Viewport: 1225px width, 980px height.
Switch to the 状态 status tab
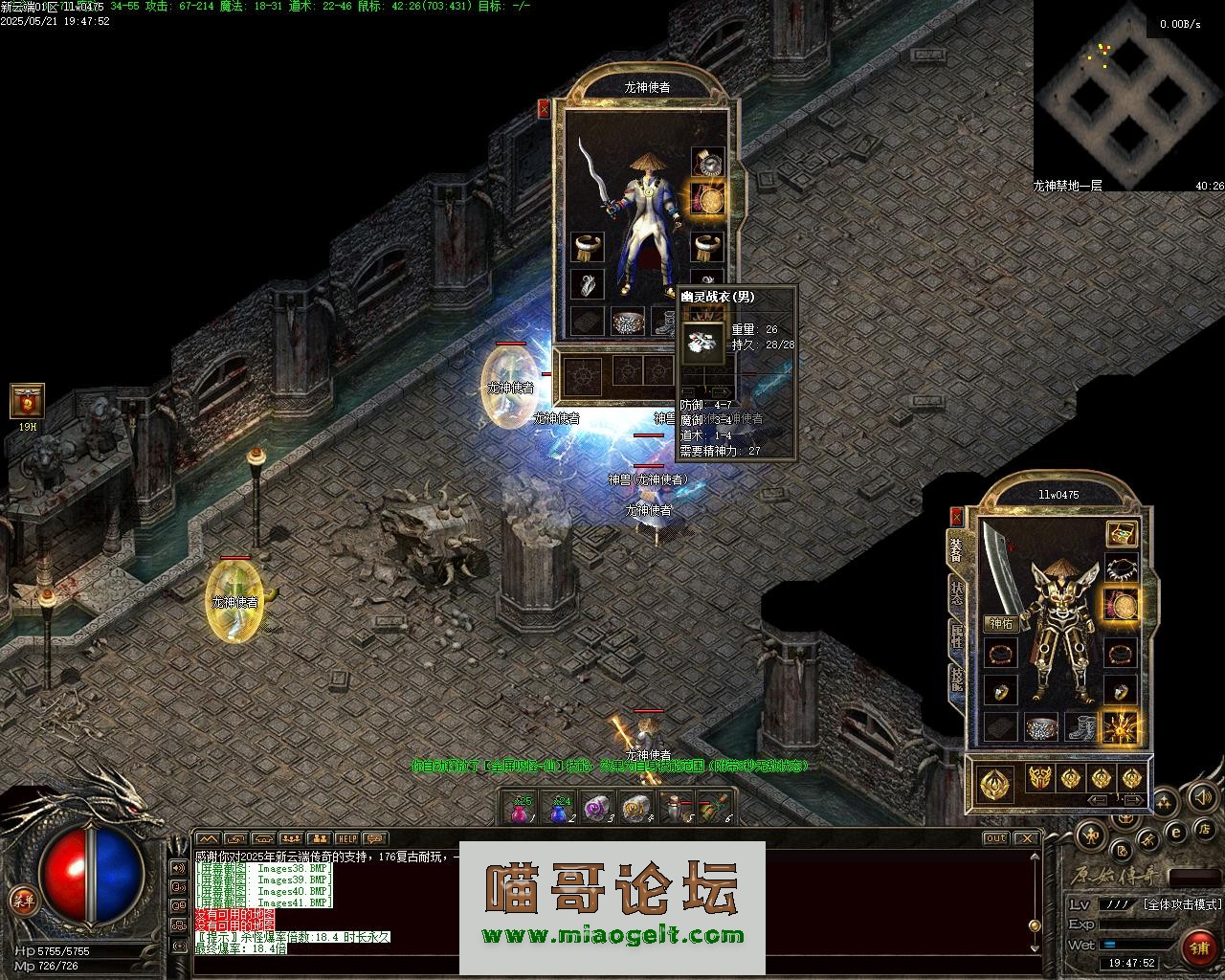[956, 592]
